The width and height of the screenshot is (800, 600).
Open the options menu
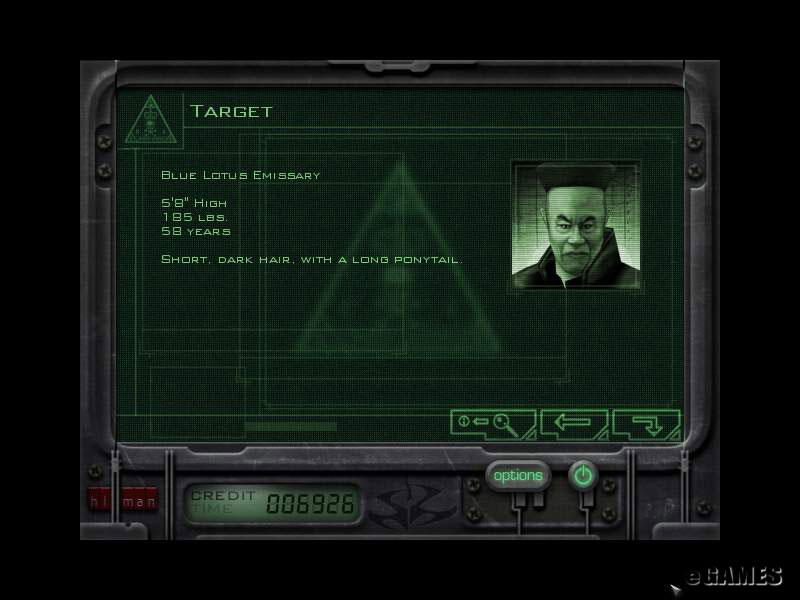point(518,476)
